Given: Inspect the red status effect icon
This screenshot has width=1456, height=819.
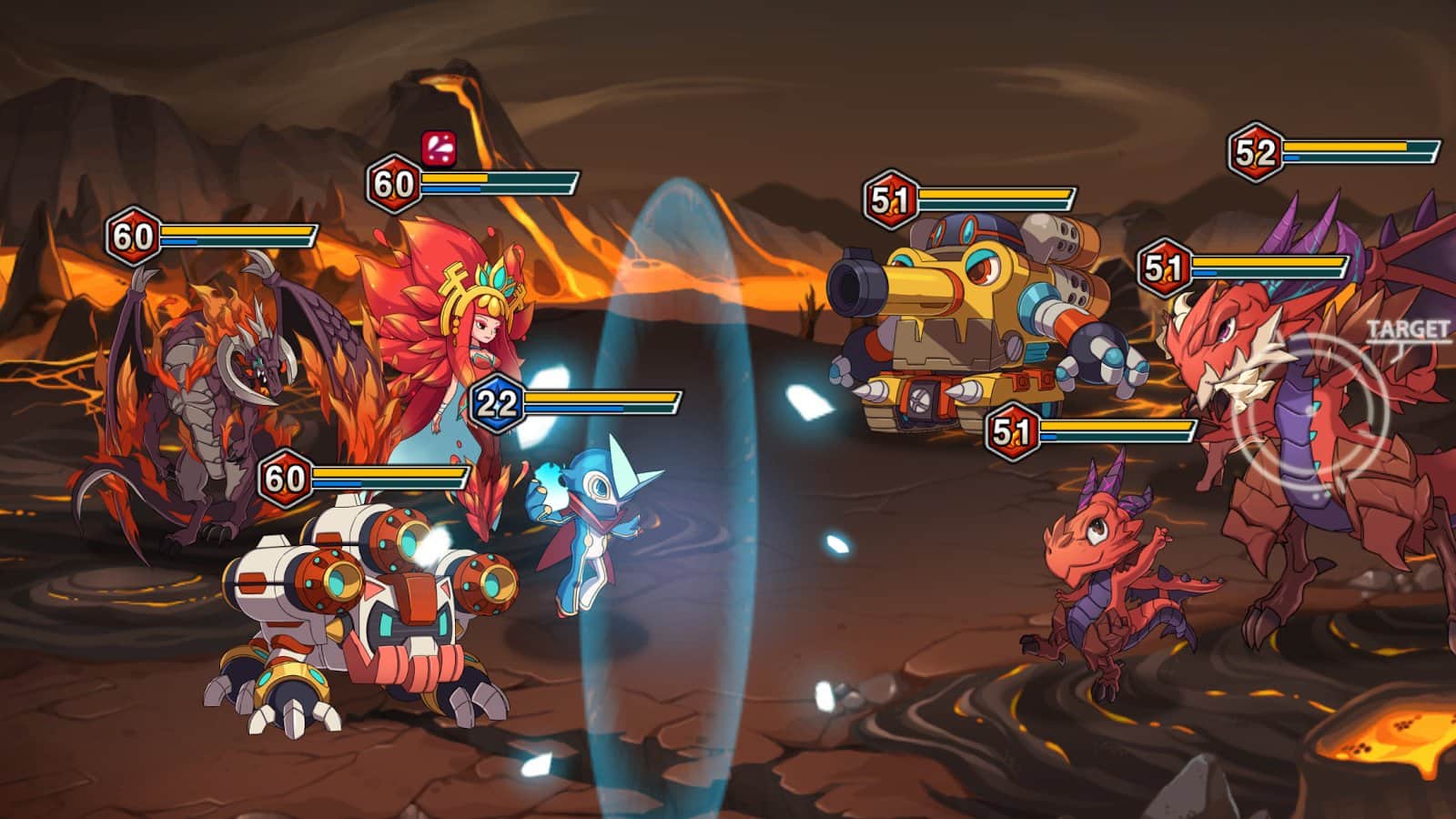Looking at the screenshot, I should coord(438,147).
